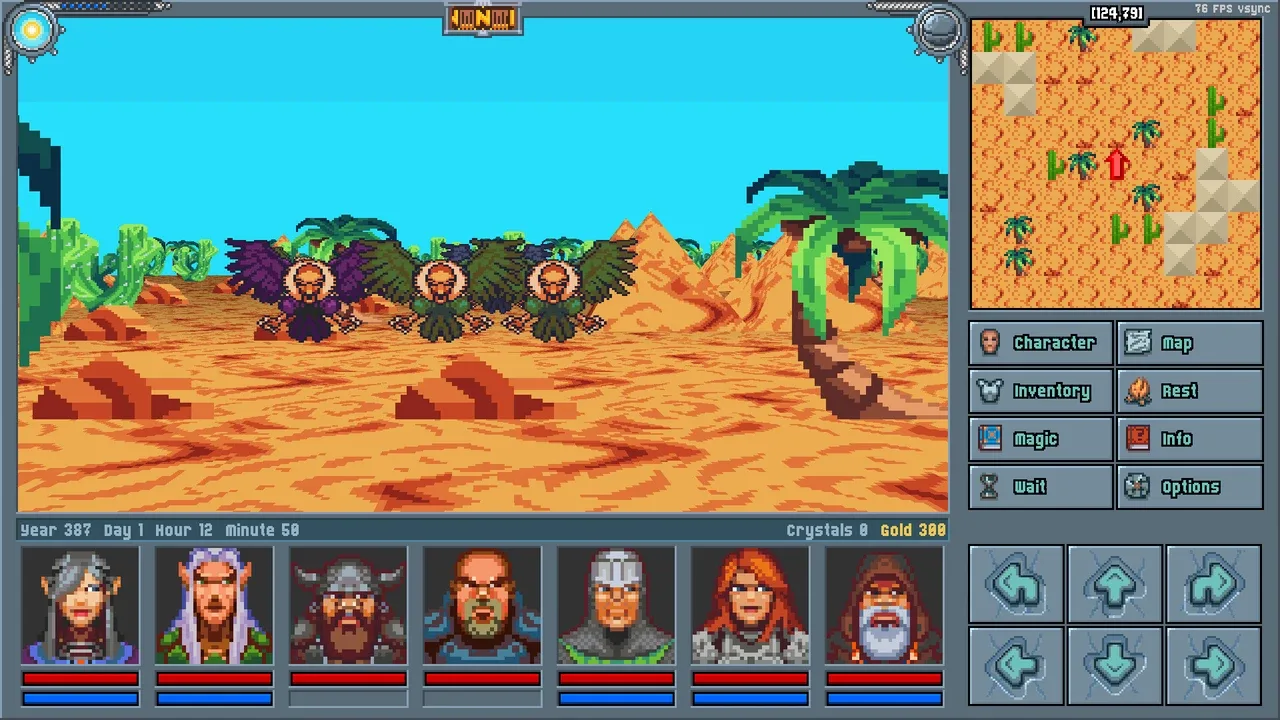Viewport: 1280px width, 720px height.
Task: Select the grey-haired woman's portrait
Action: (80, 606)
